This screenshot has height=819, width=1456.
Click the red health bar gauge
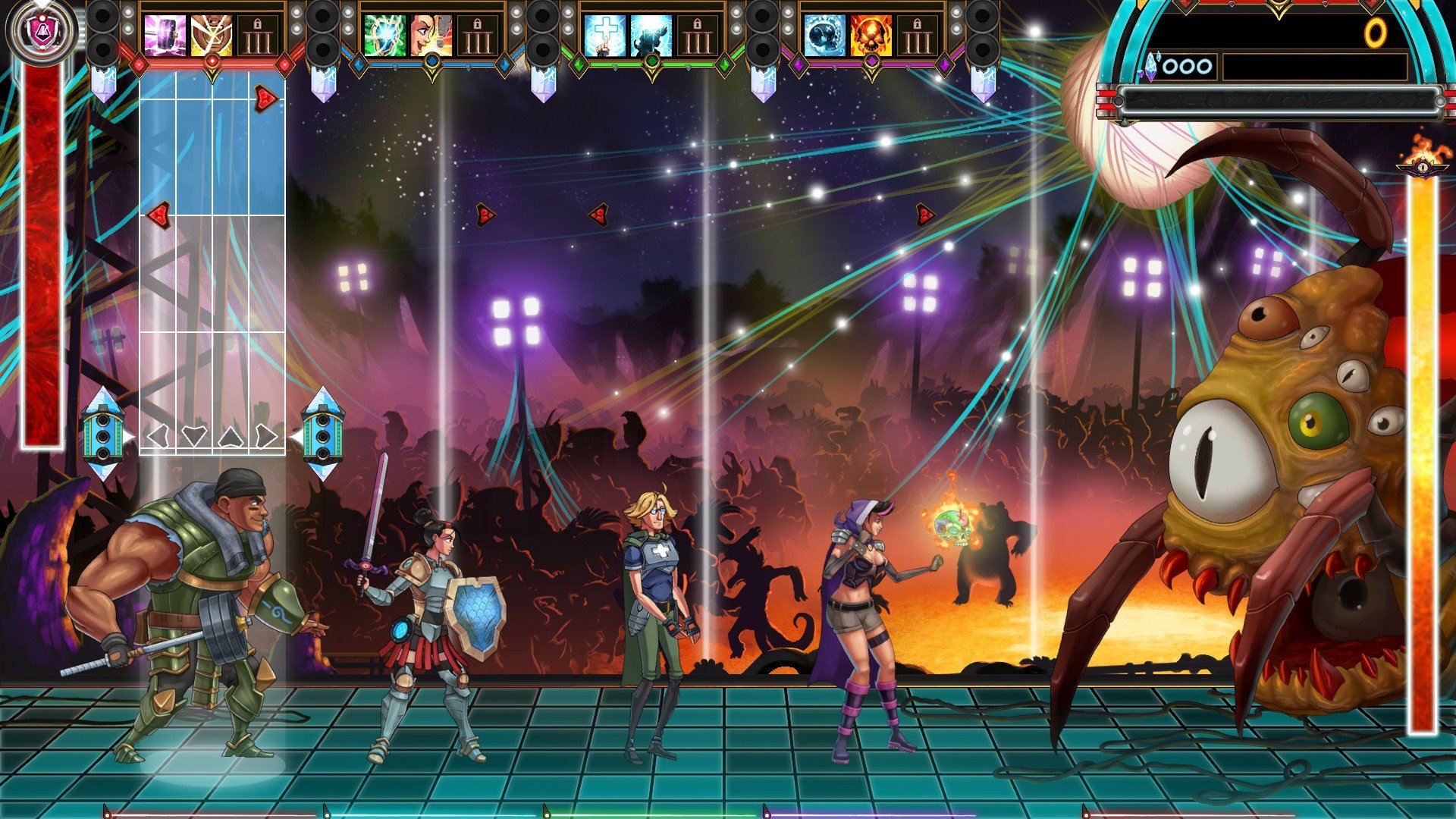pos(42,258)
